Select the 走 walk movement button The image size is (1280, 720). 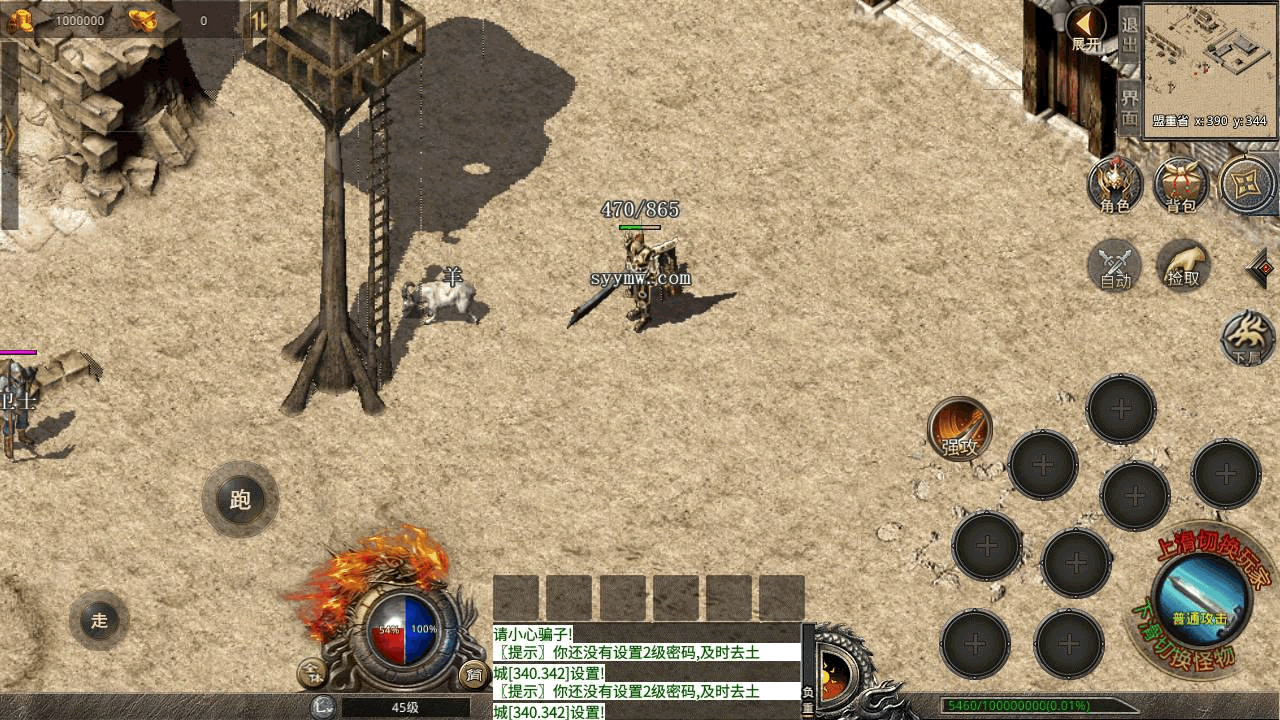pyautogui.click(x=99, y=620)
